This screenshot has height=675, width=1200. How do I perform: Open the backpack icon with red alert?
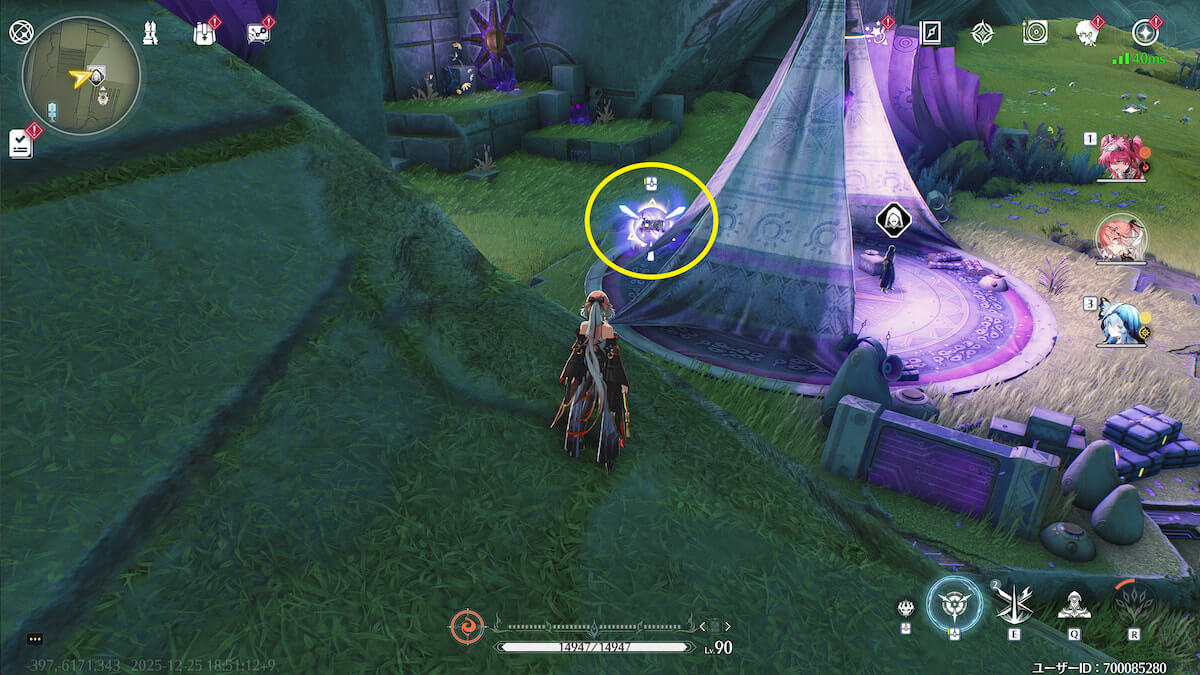[203, 33]
